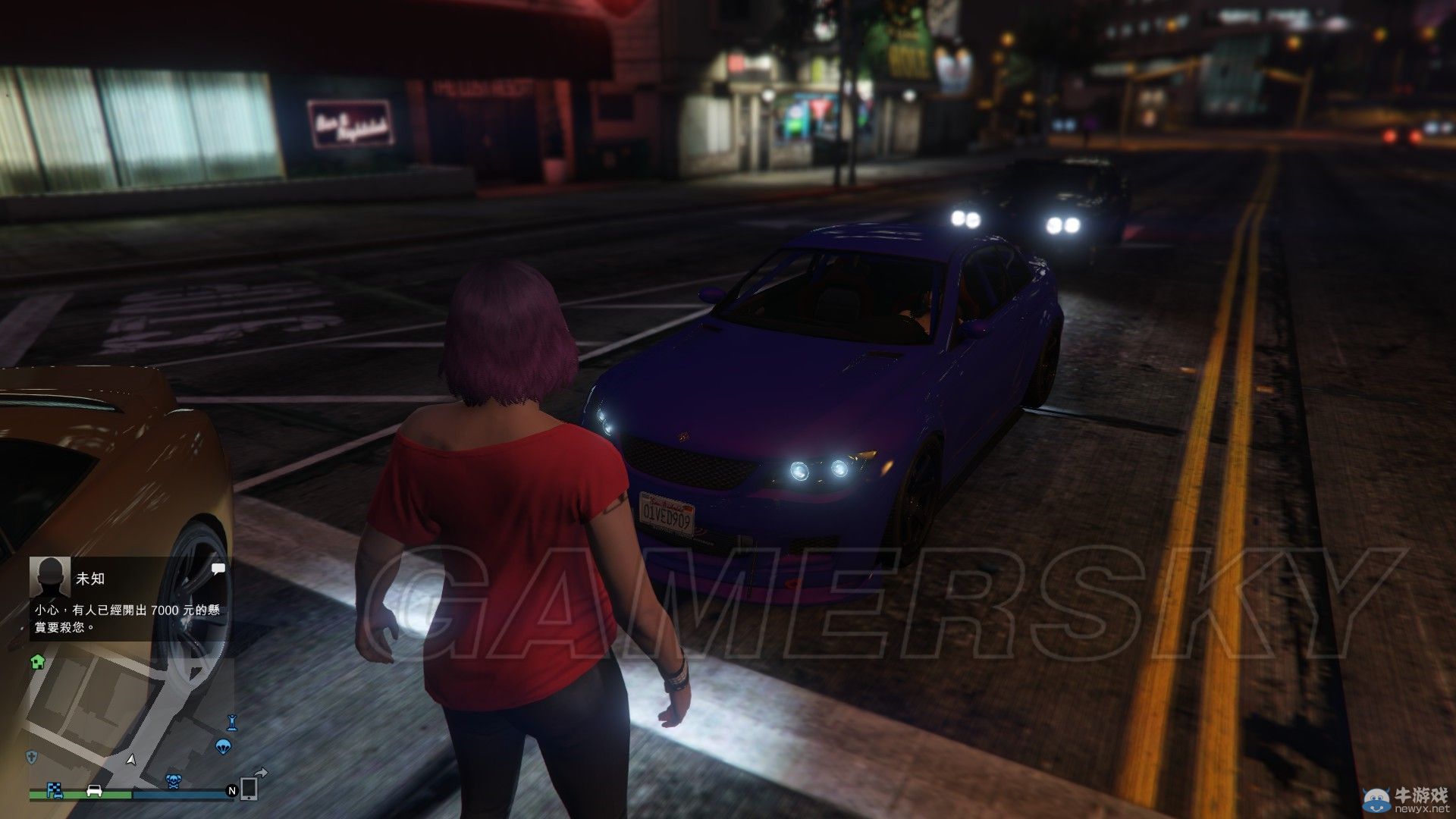Viewport: 1456px width, 819px height.
Task: Click the waving pedestrian blip on the minimap
Action: point(232,722)
